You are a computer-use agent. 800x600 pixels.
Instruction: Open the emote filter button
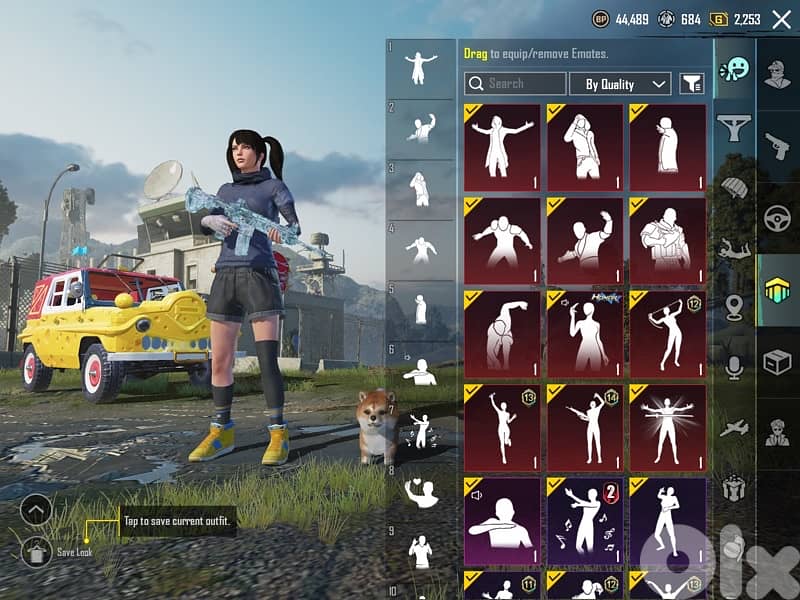pos(692,84)
